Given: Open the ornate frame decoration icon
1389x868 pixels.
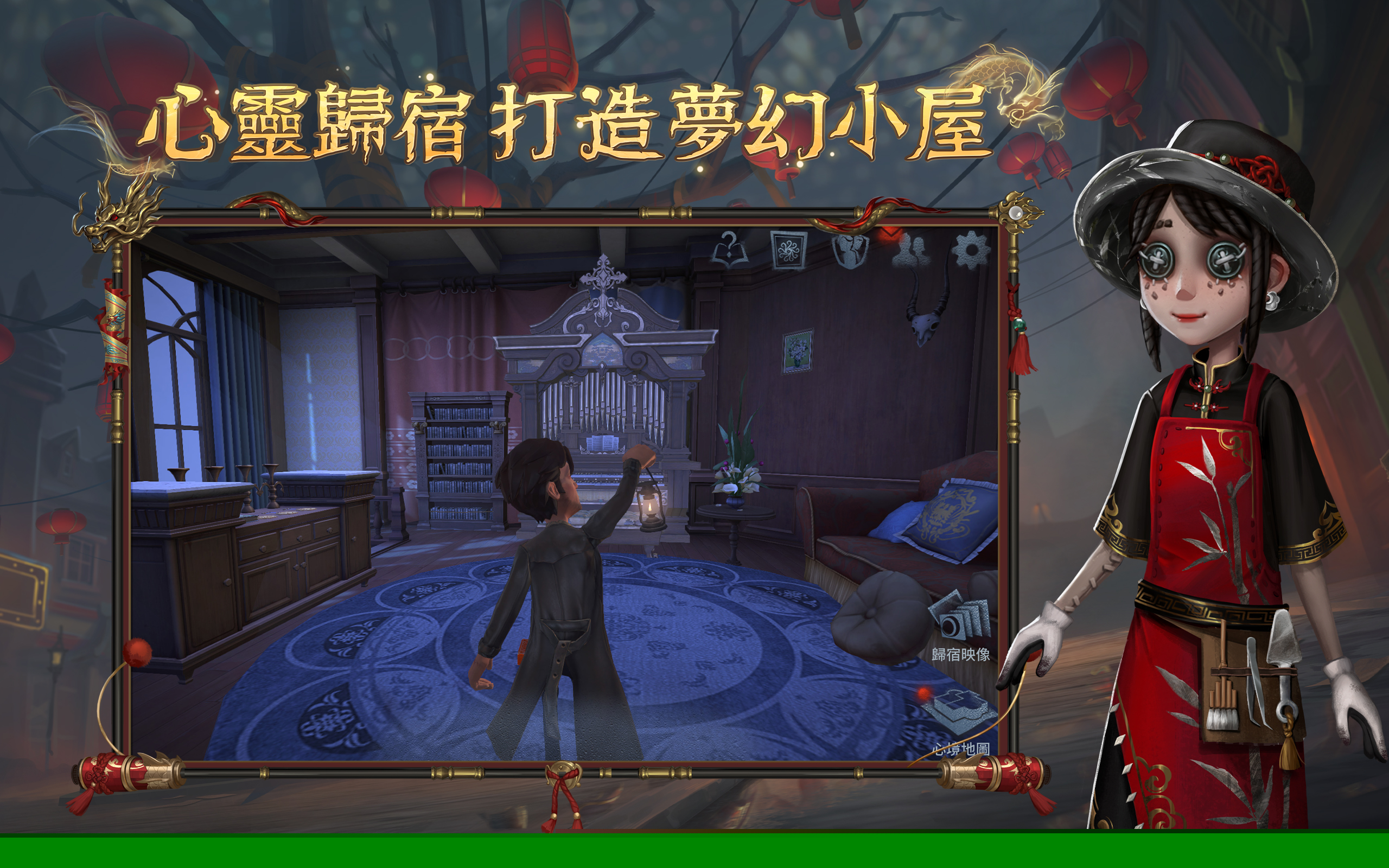Looking at the screenshot, I should pos(788,251).
